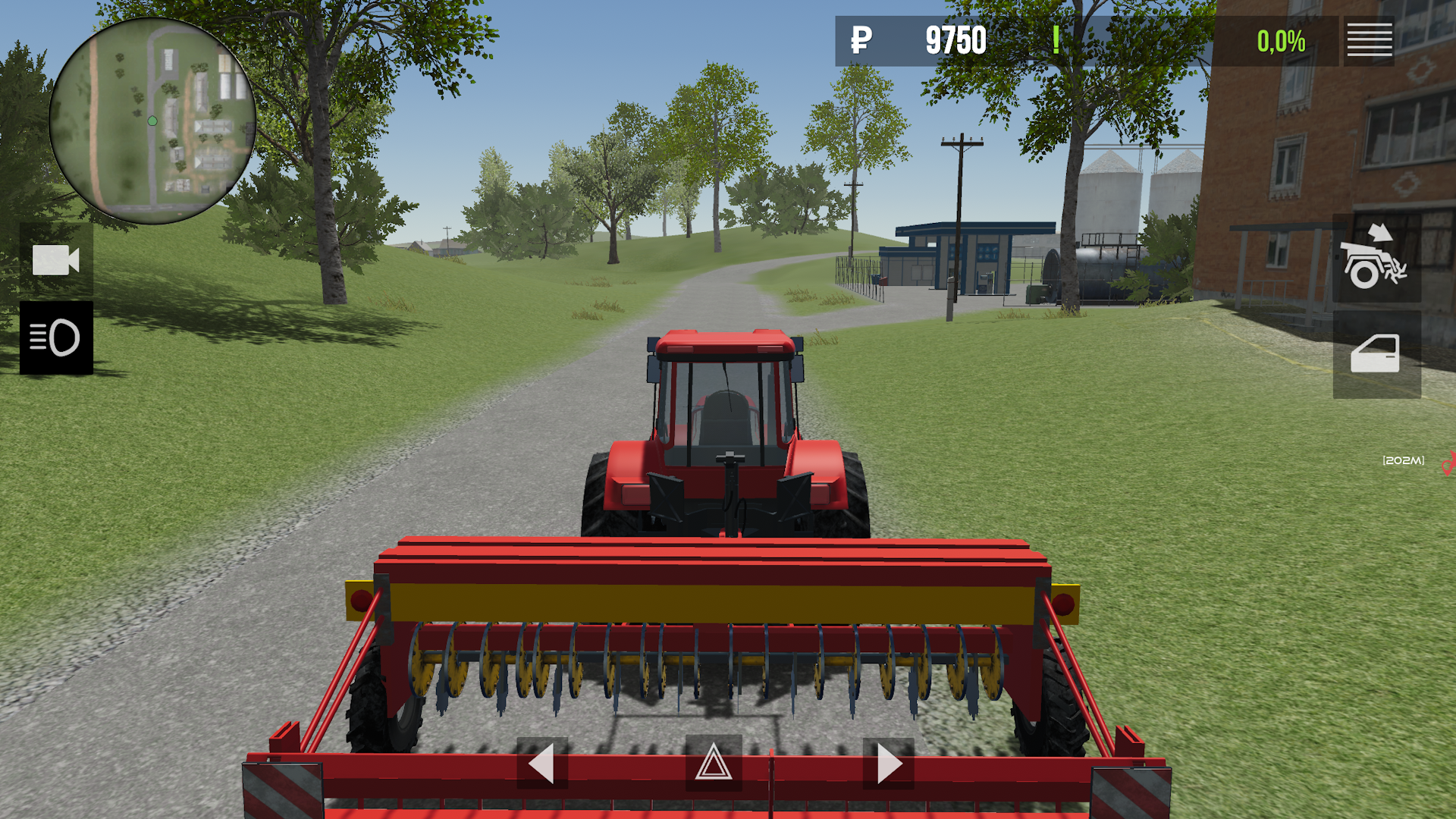Open the game menu using the hamburger icon

pyautogui.click(x=1370, y=41)
